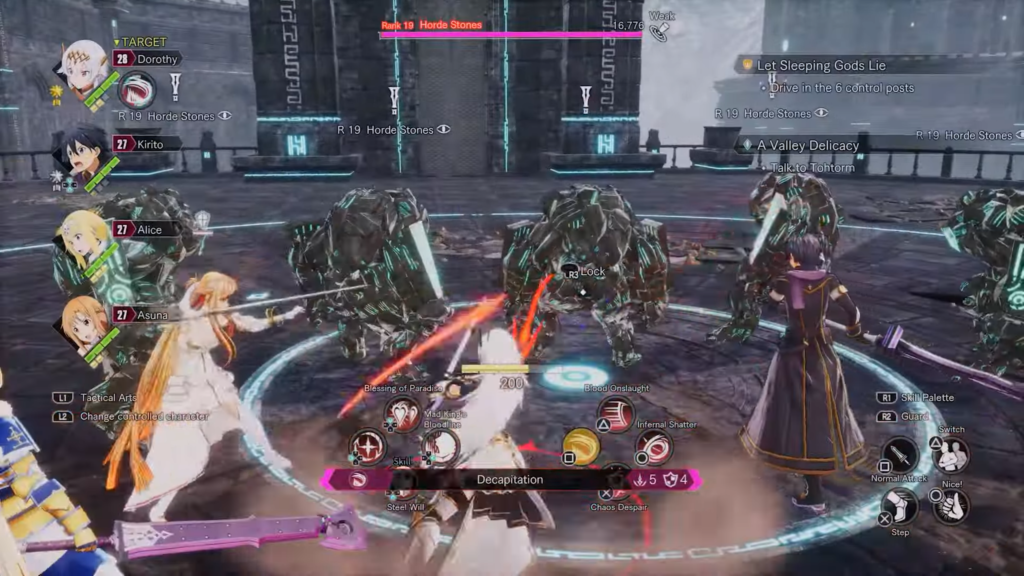Activate the Blood Onslaught skill

617,413
